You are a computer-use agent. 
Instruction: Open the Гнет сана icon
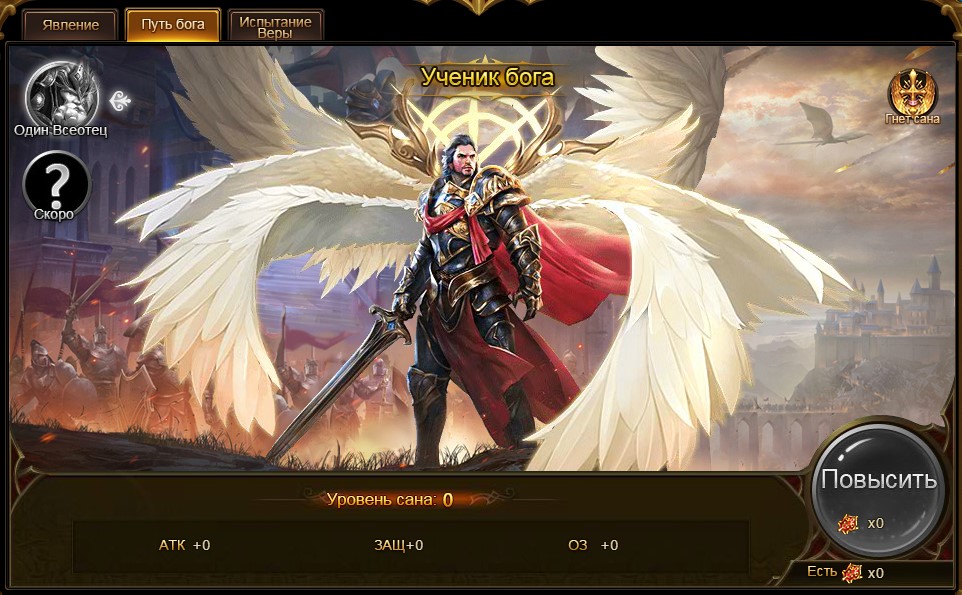(x=912, y=92)
